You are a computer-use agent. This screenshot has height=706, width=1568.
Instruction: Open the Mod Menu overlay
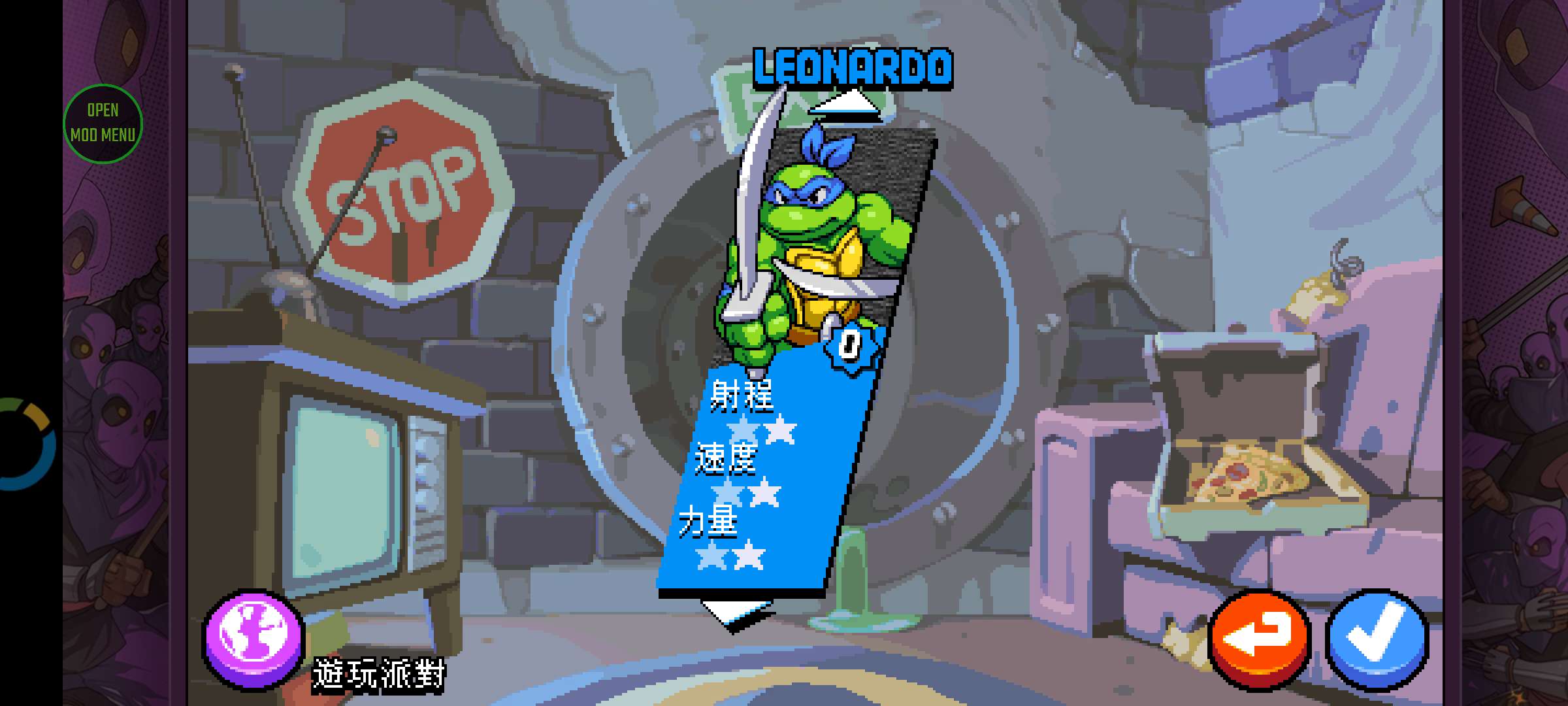[103, 123]
